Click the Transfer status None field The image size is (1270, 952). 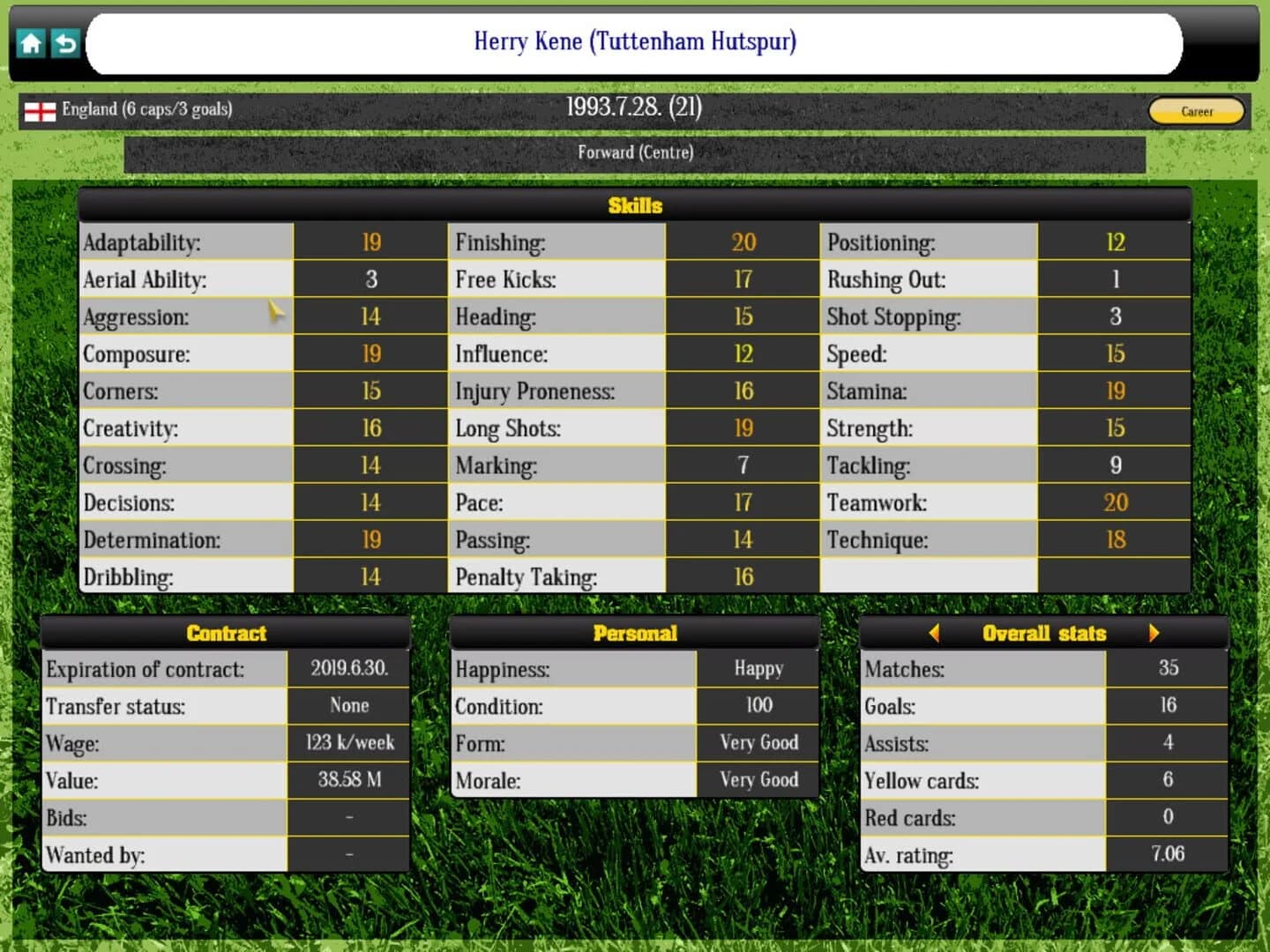348,705
